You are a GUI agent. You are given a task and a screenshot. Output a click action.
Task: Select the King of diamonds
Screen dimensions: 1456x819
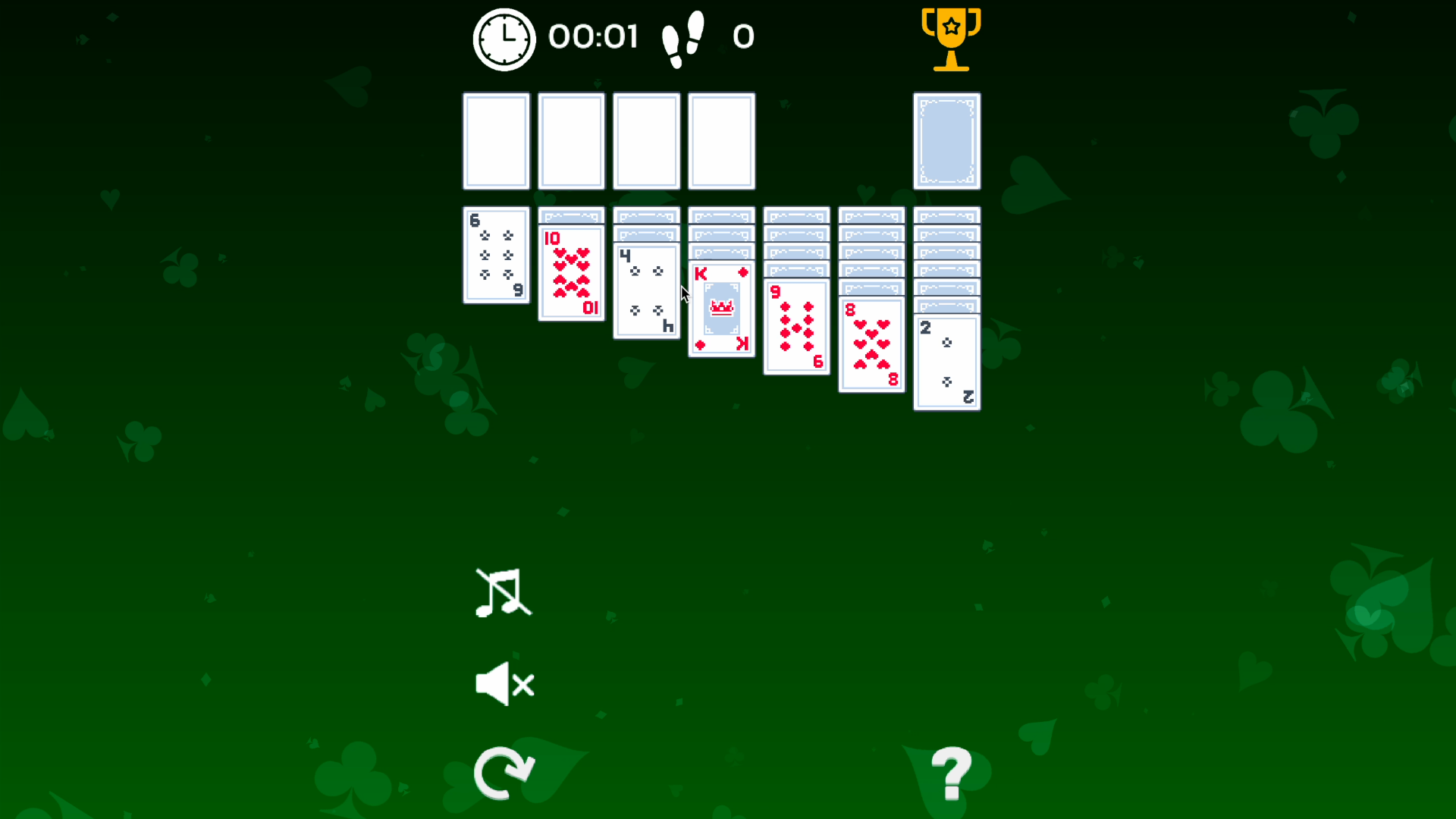coord(720,307)
